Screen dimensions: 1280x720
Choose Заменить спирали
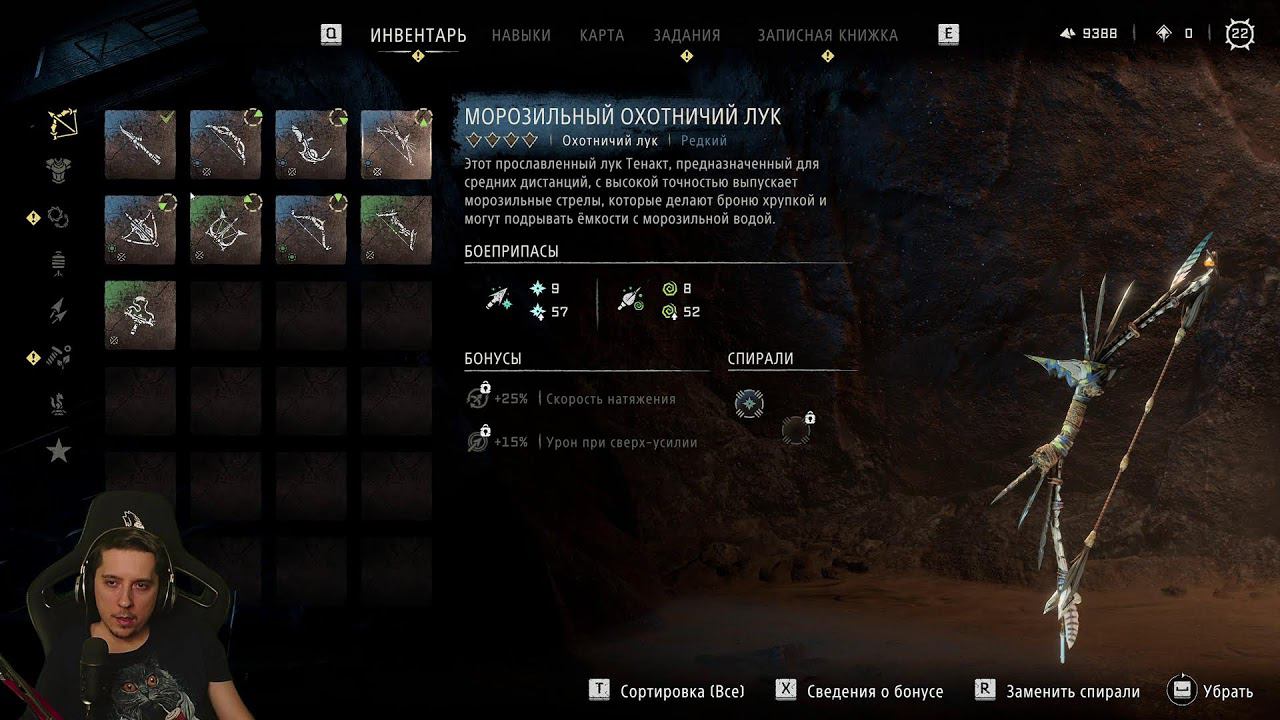(x=1058, y=691)
